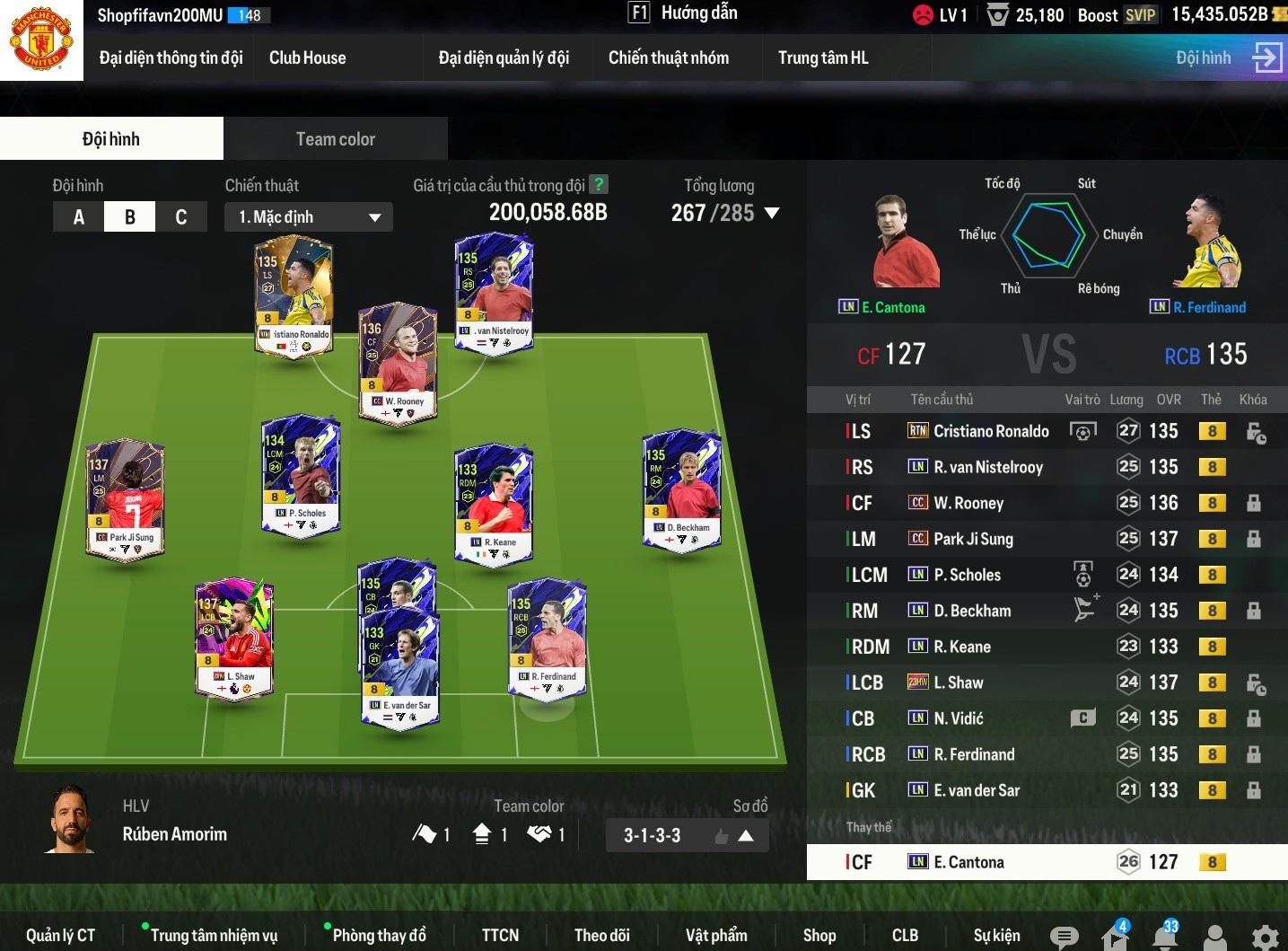
Task: Expand the total salary arrow
Action: point(772,214)
